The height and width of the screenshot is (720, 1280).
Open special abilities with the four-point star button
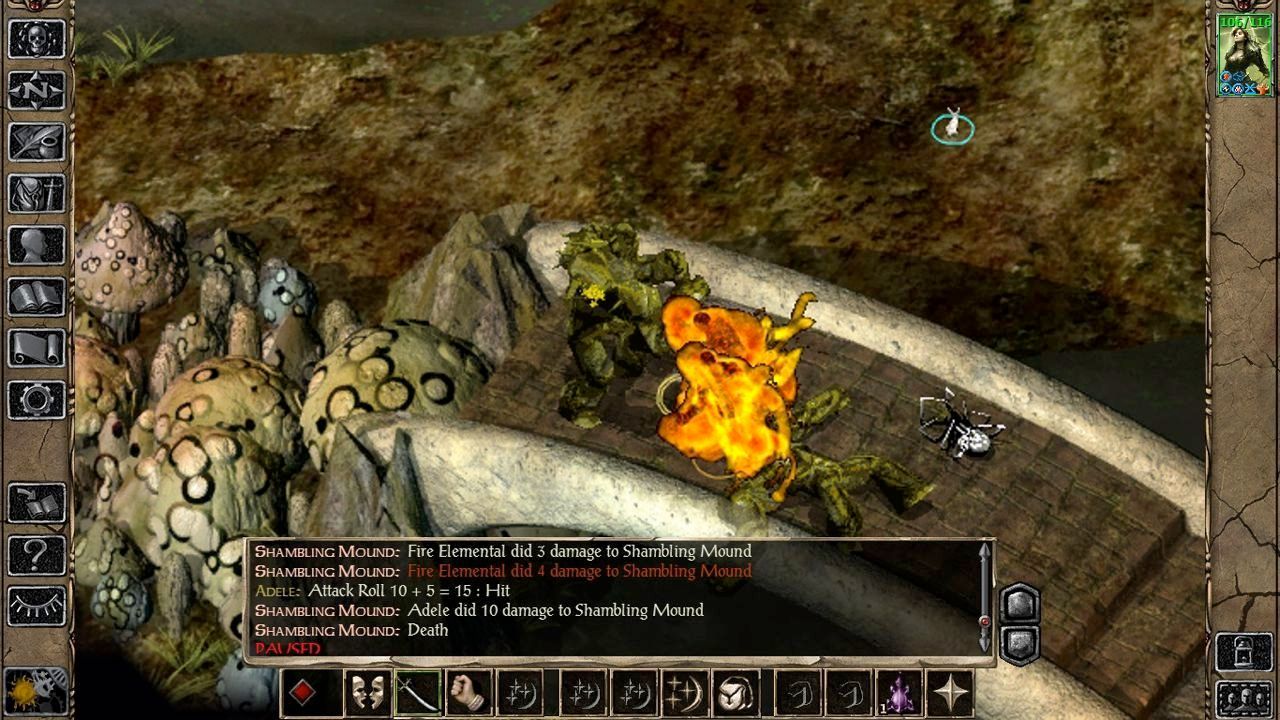(949, 693)
